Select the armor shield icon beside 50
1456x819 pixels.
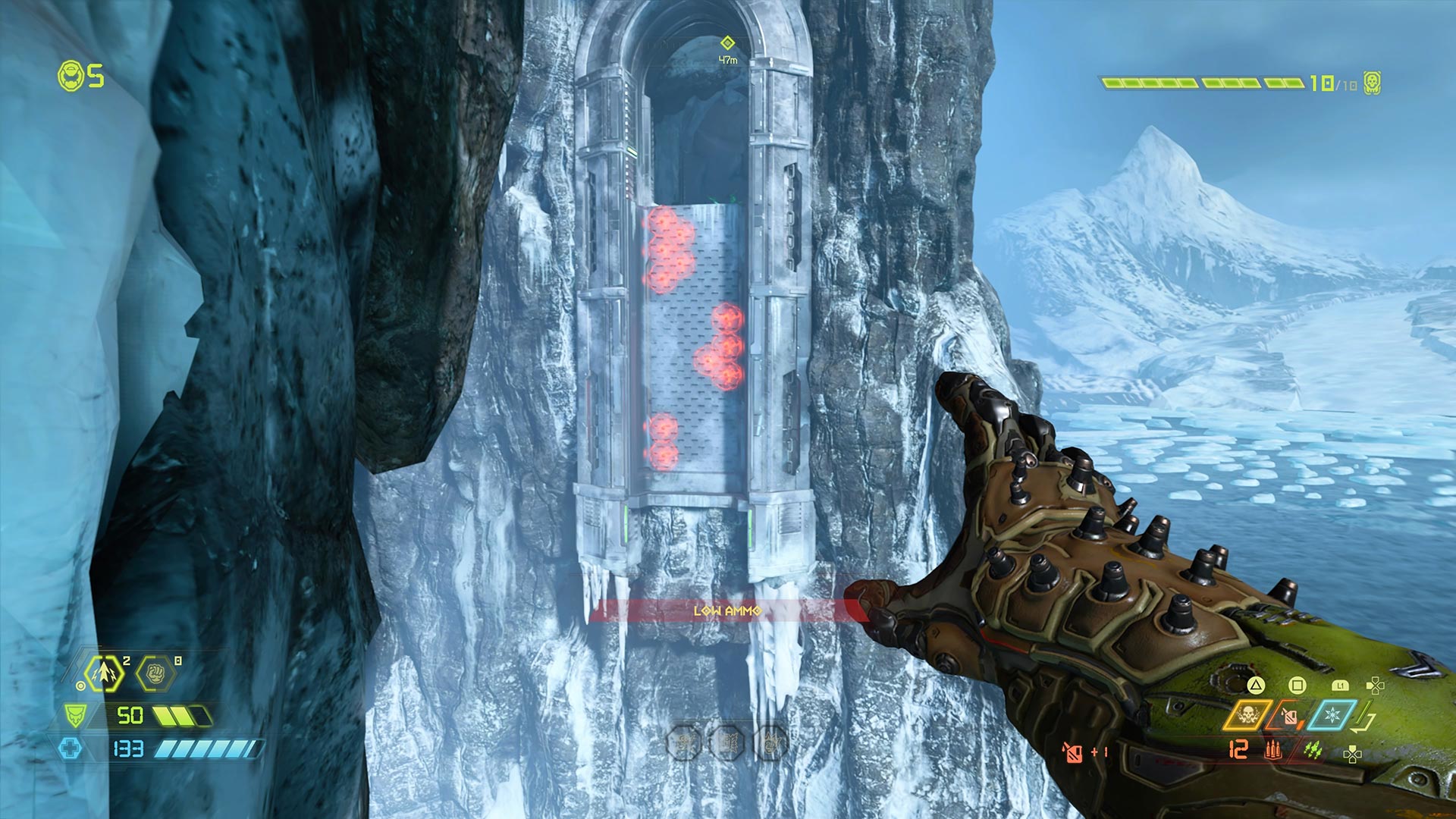(75, 716)
